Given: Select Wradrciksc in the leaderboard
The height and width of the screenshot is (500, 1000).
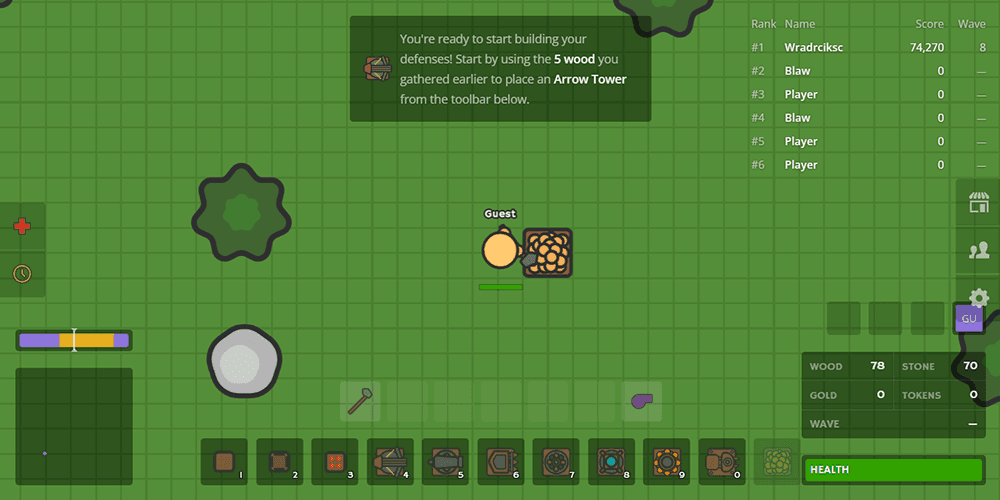Looking at the screenshot, I should coord(815,47).
